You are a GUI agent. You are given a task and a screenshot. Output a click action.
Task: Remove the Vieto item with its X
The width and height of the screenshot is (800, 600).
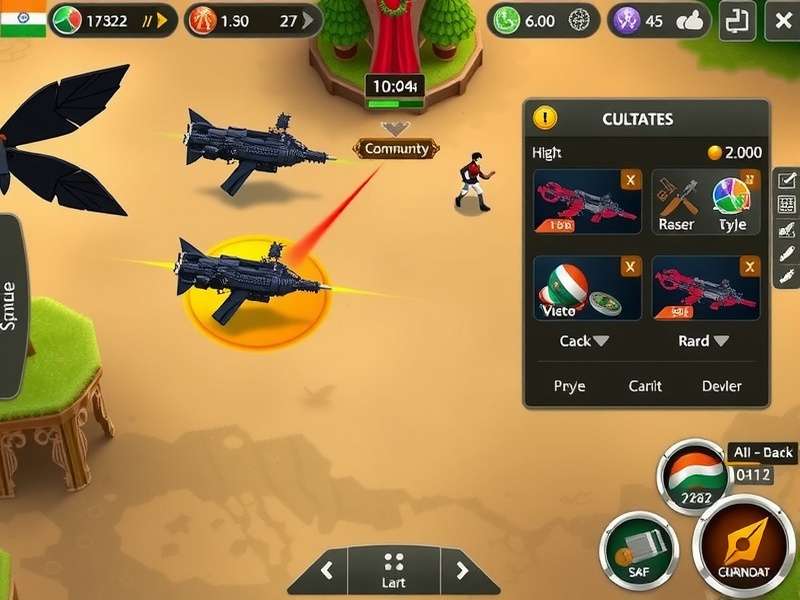click(630, 266)
